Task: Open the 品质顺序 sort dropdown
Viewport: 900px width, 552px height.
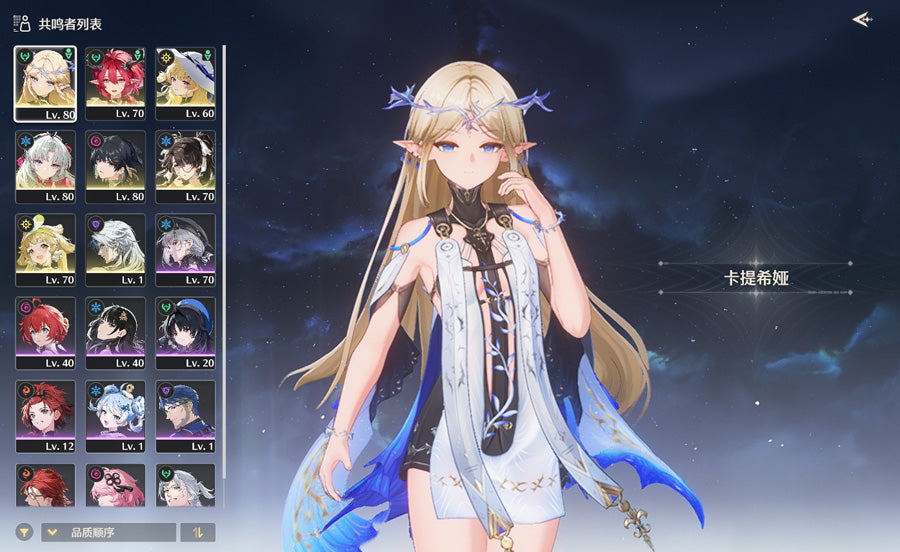Action: tap(108, 532)
